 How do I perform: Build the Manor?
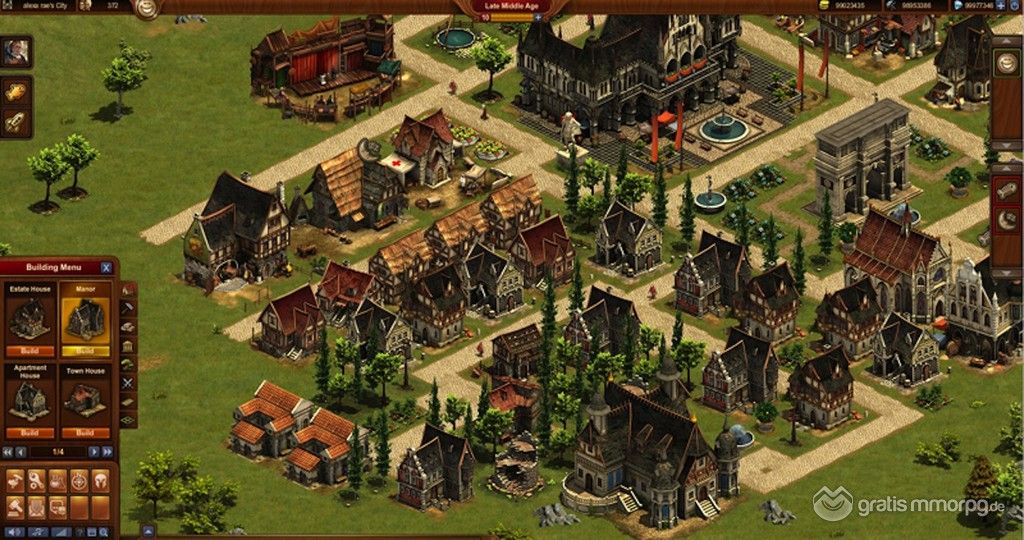84,351
